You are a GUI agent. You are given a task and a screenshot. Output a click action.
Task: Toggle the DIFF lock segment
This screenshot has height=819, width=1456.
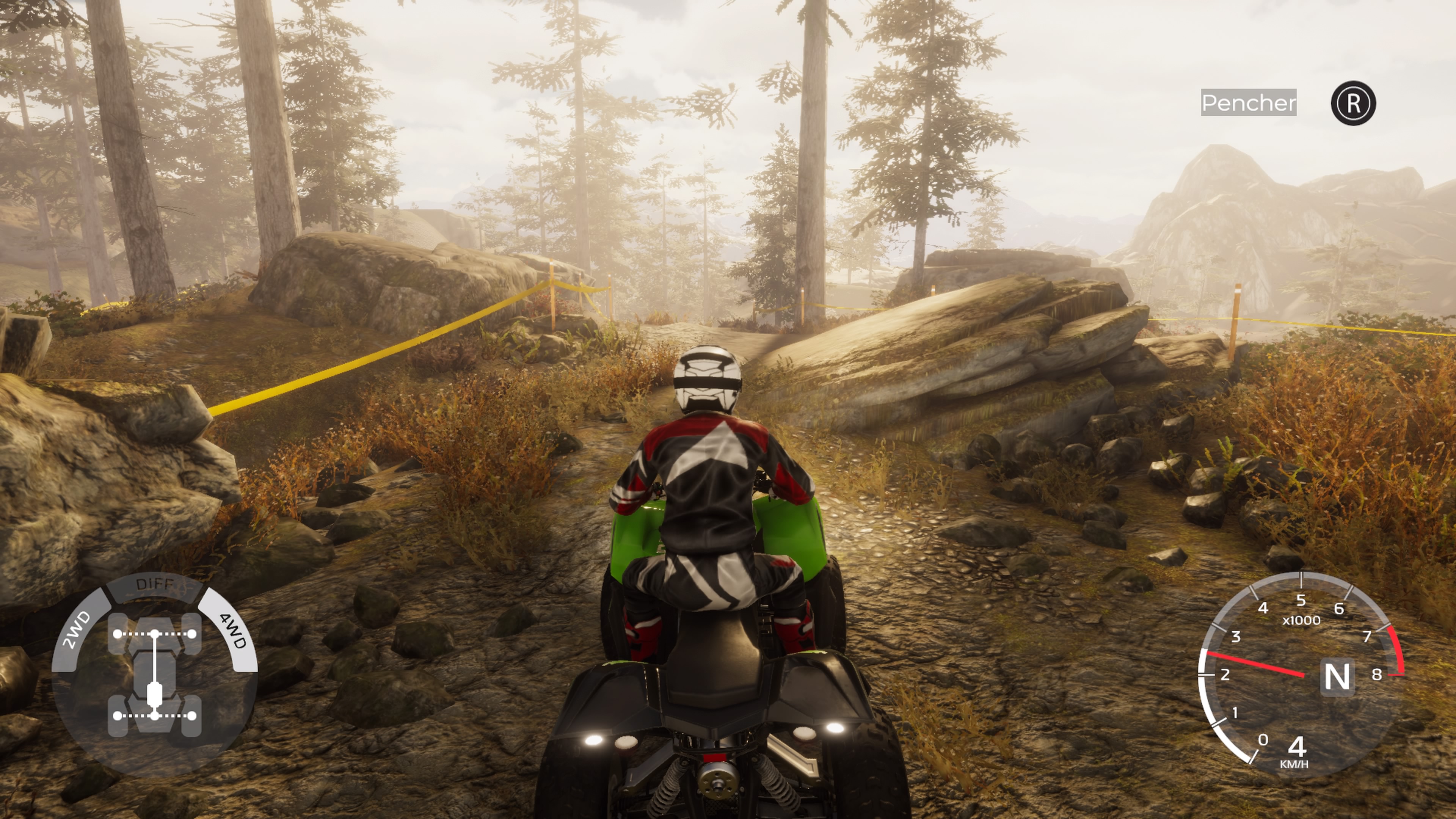[x=154, y=585]
